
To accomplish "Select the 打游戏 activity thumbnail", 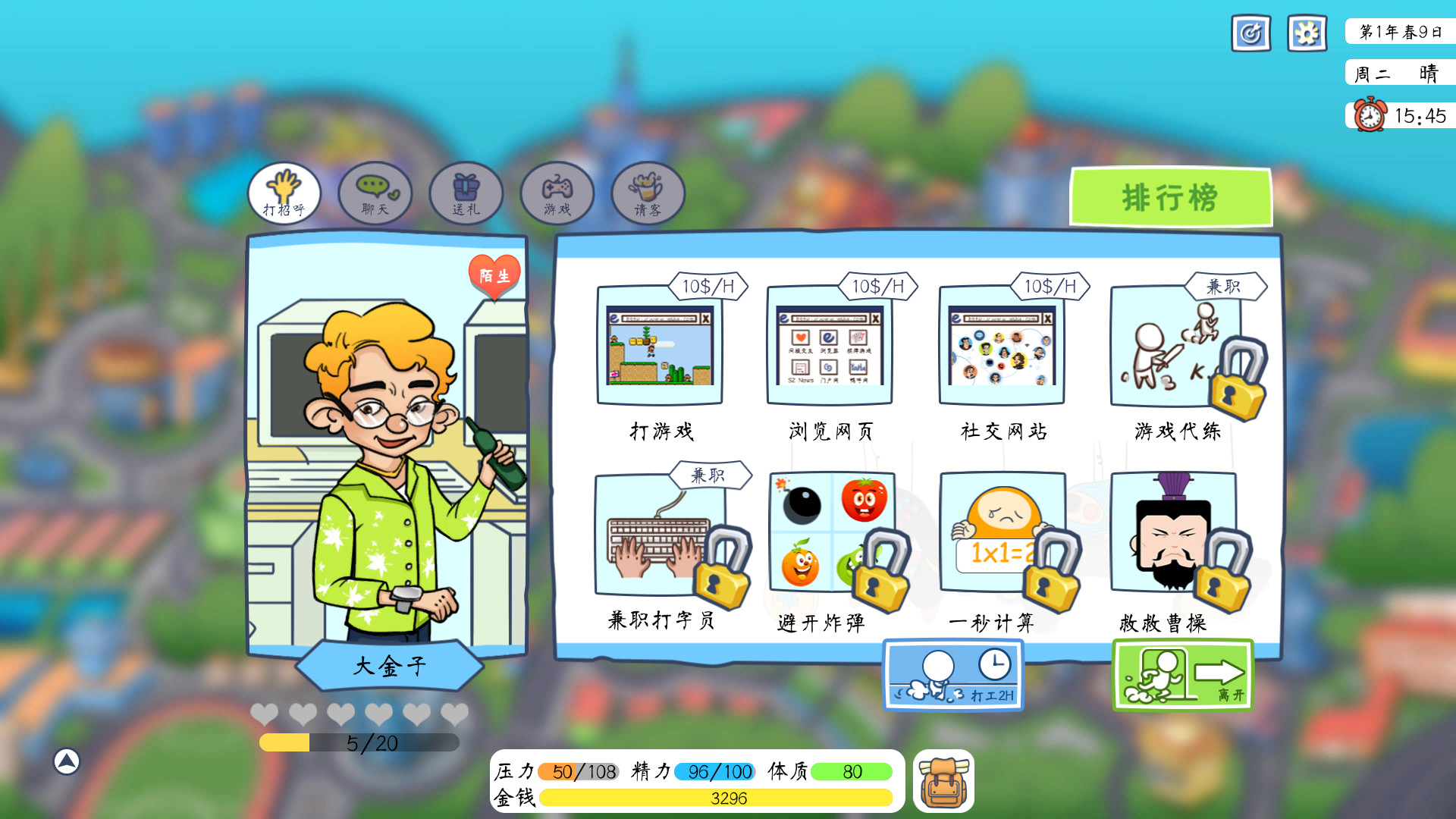I will pos(661,347).
